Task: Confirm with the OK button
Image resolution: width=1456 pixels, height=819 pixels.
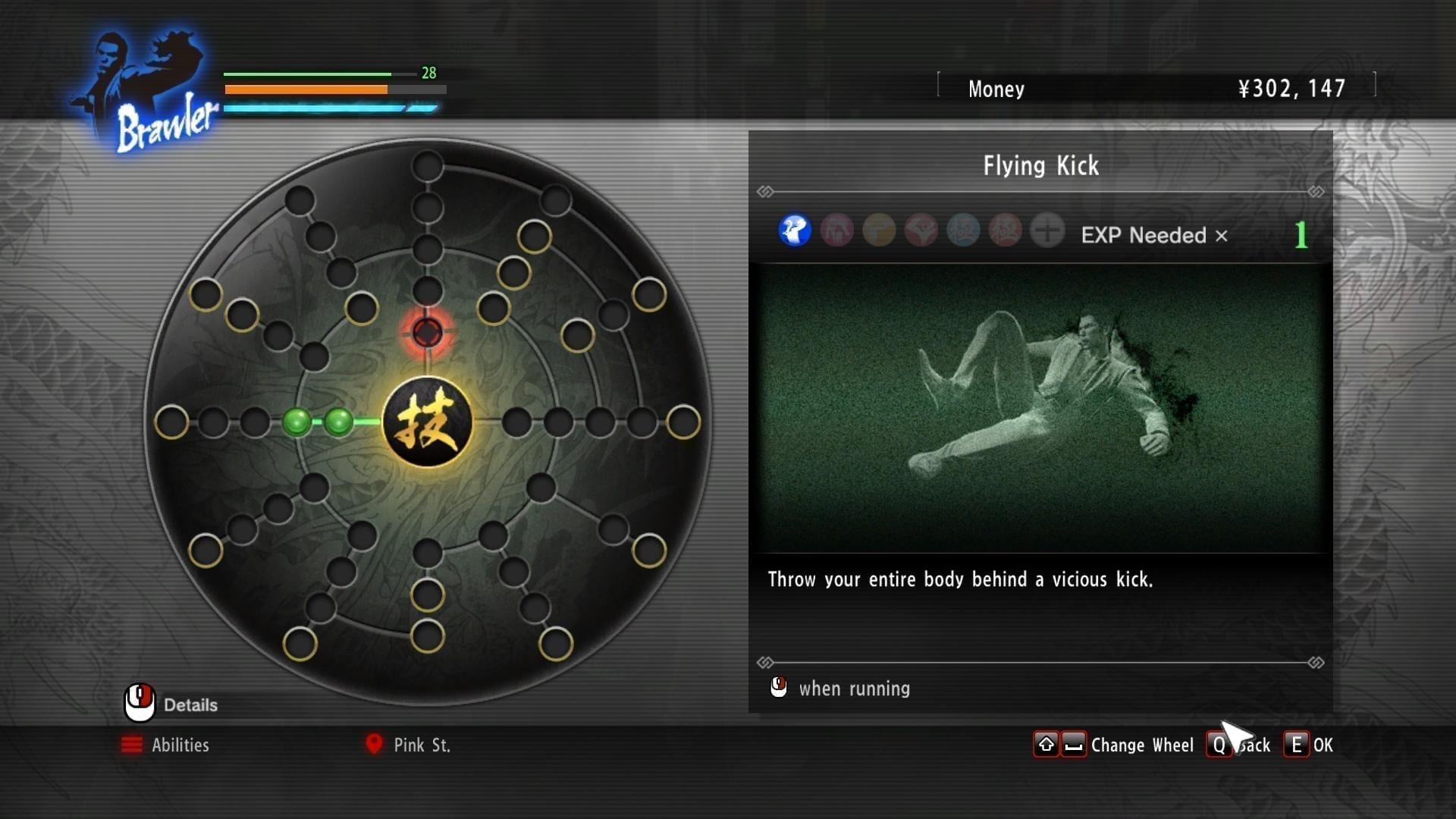Action: pyautogui.click(x=1309, y=745)
